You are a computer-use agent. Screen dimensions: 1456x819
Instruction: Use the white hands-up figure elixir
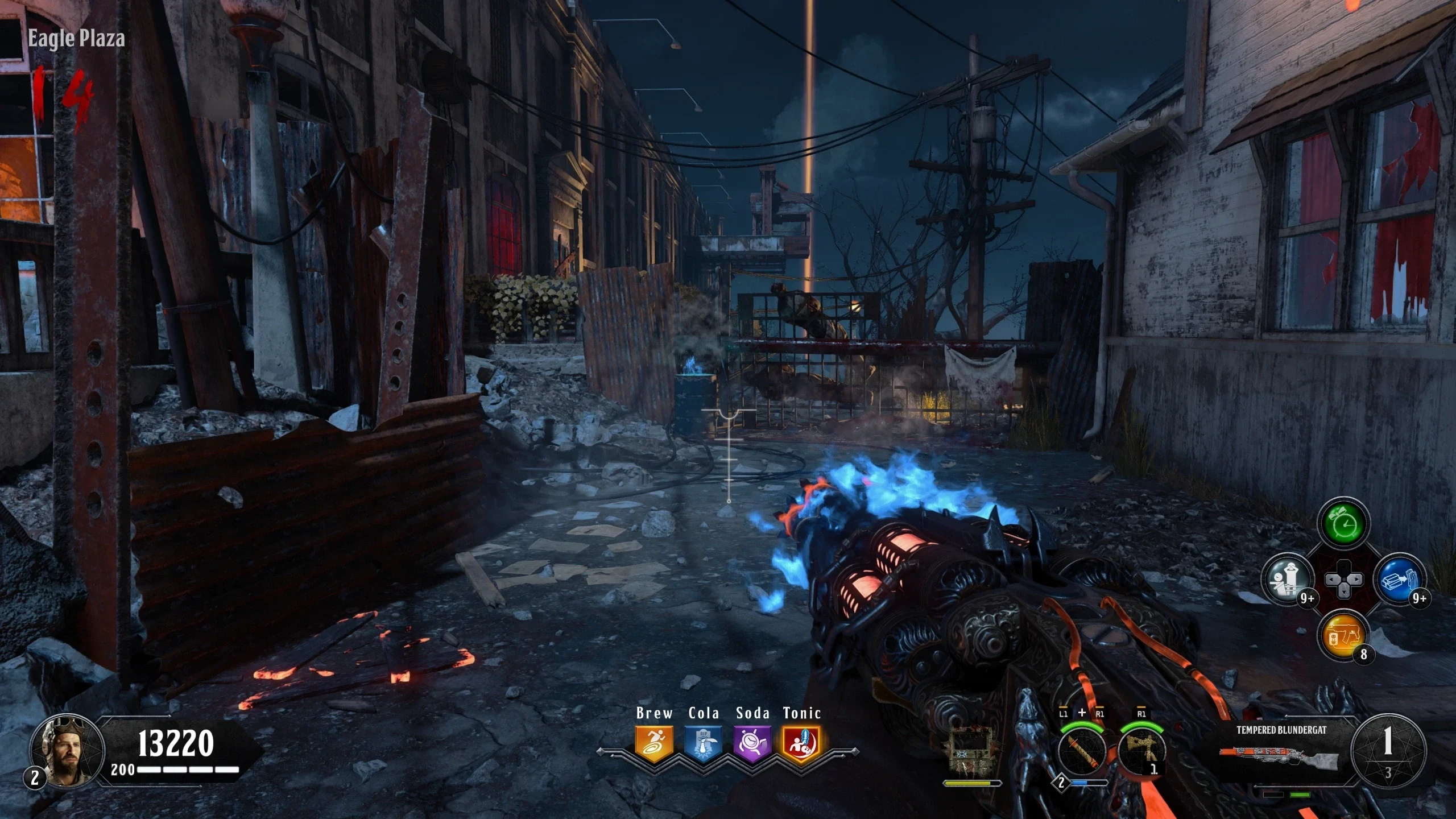[1288, 580]
